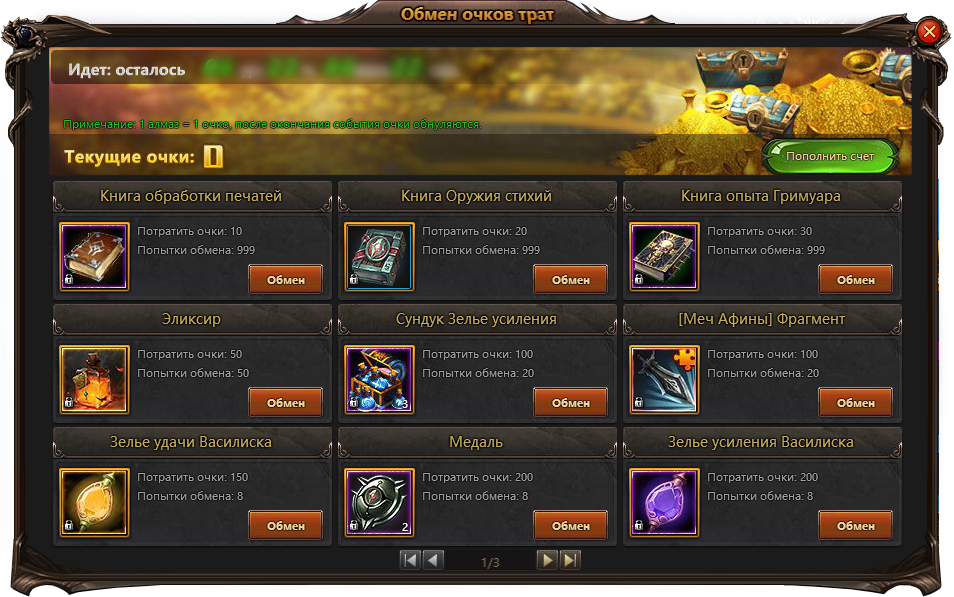Select the Книга обработки печатей book icon
Viewport: 954px width, 597px height.
94,256
